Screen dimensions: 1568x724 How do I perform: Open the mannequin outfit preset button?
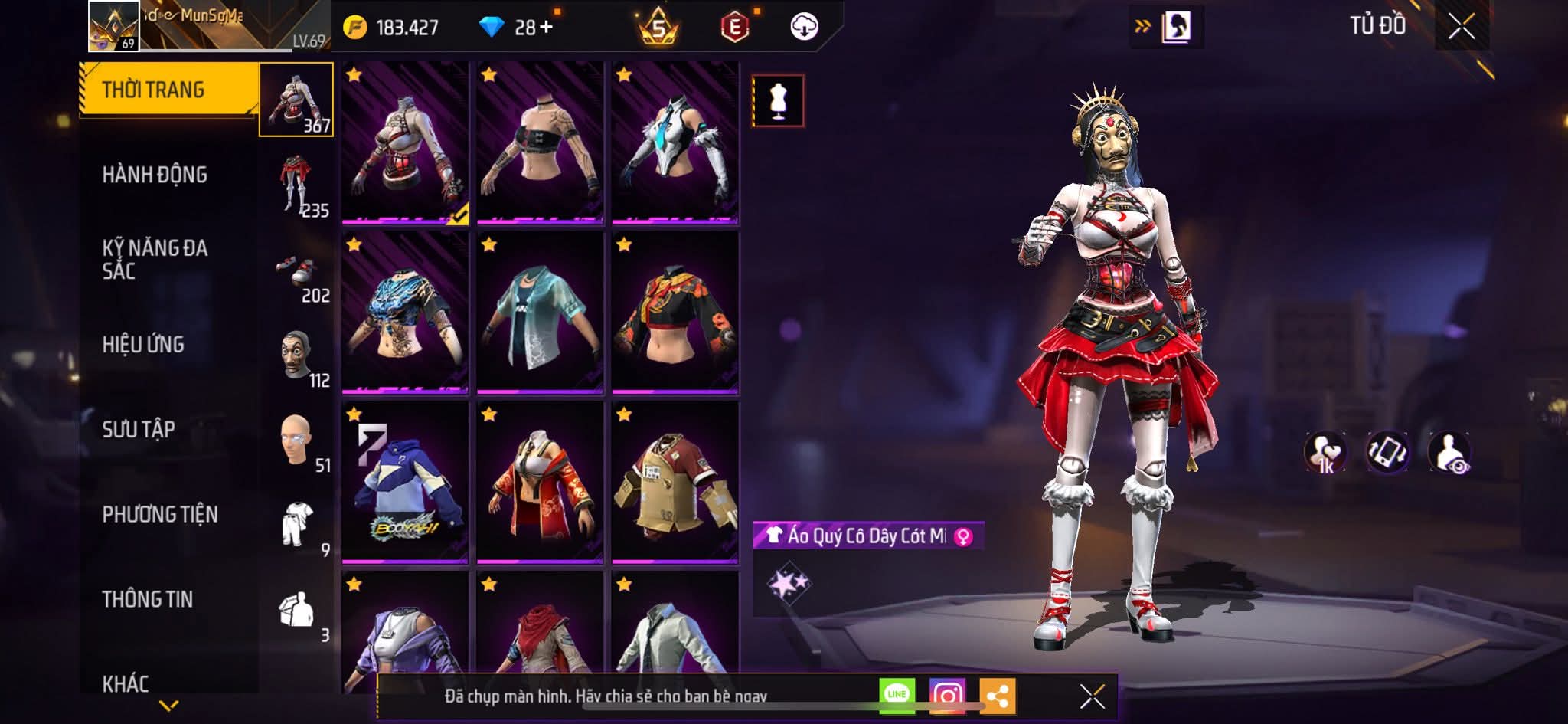(x=778, y=100)
